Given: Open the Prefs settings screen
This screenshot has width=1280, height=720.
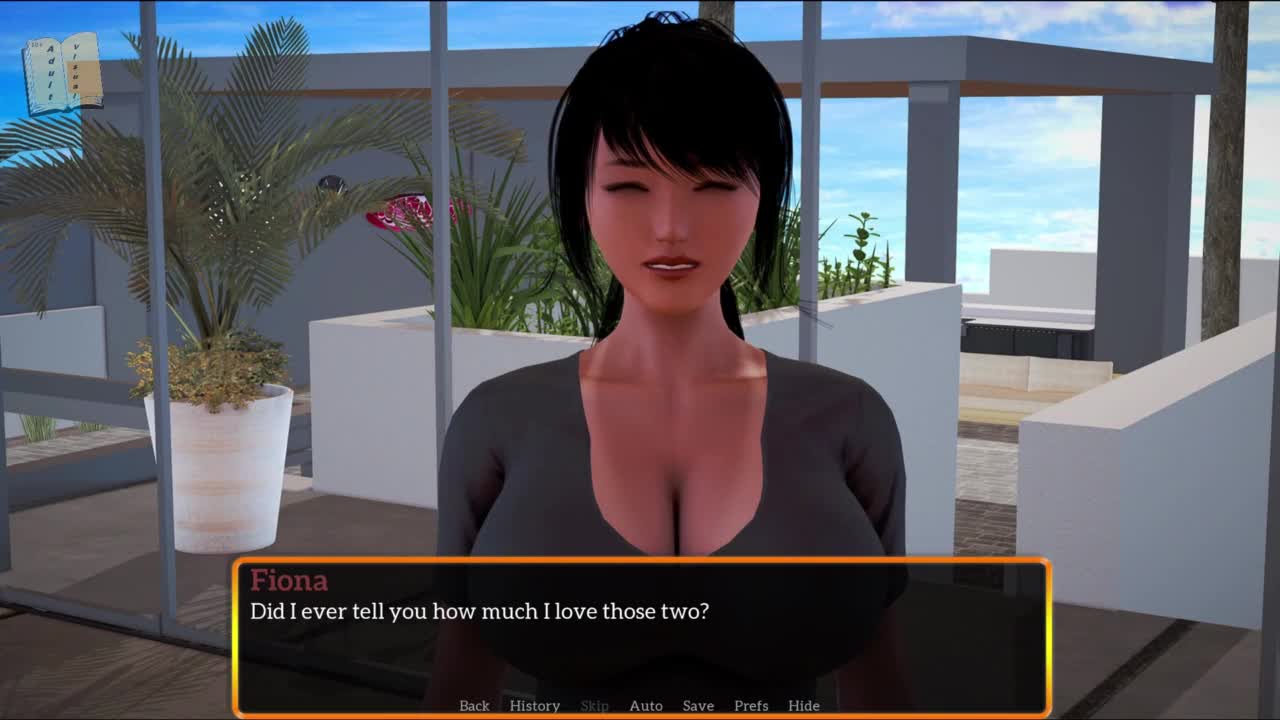Looking at the screenshot, I should pyautogui.click(x=751, y=705).
